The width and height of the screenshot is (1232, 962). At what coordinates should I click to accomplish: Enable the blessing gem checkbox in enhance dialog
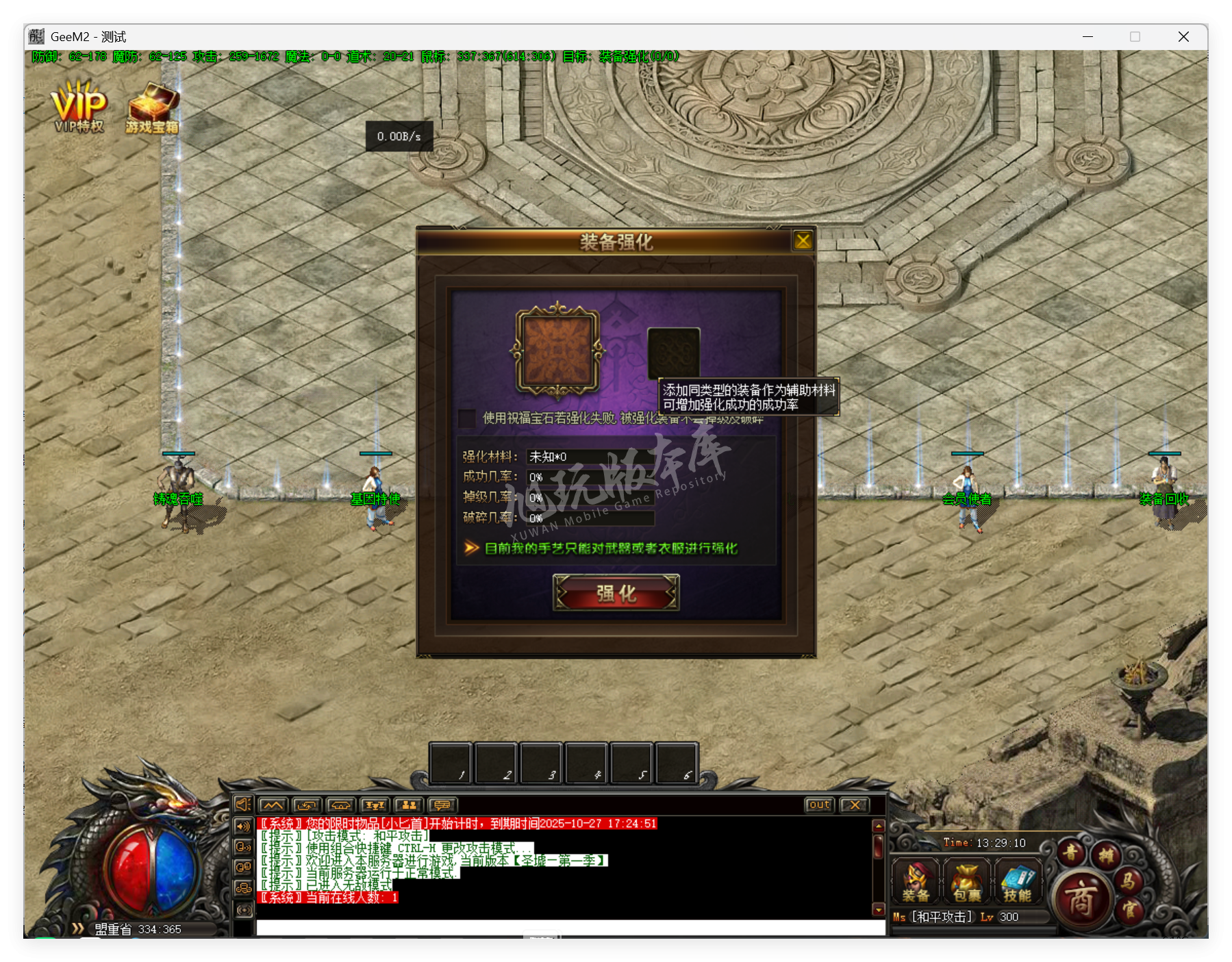[467, 420]
